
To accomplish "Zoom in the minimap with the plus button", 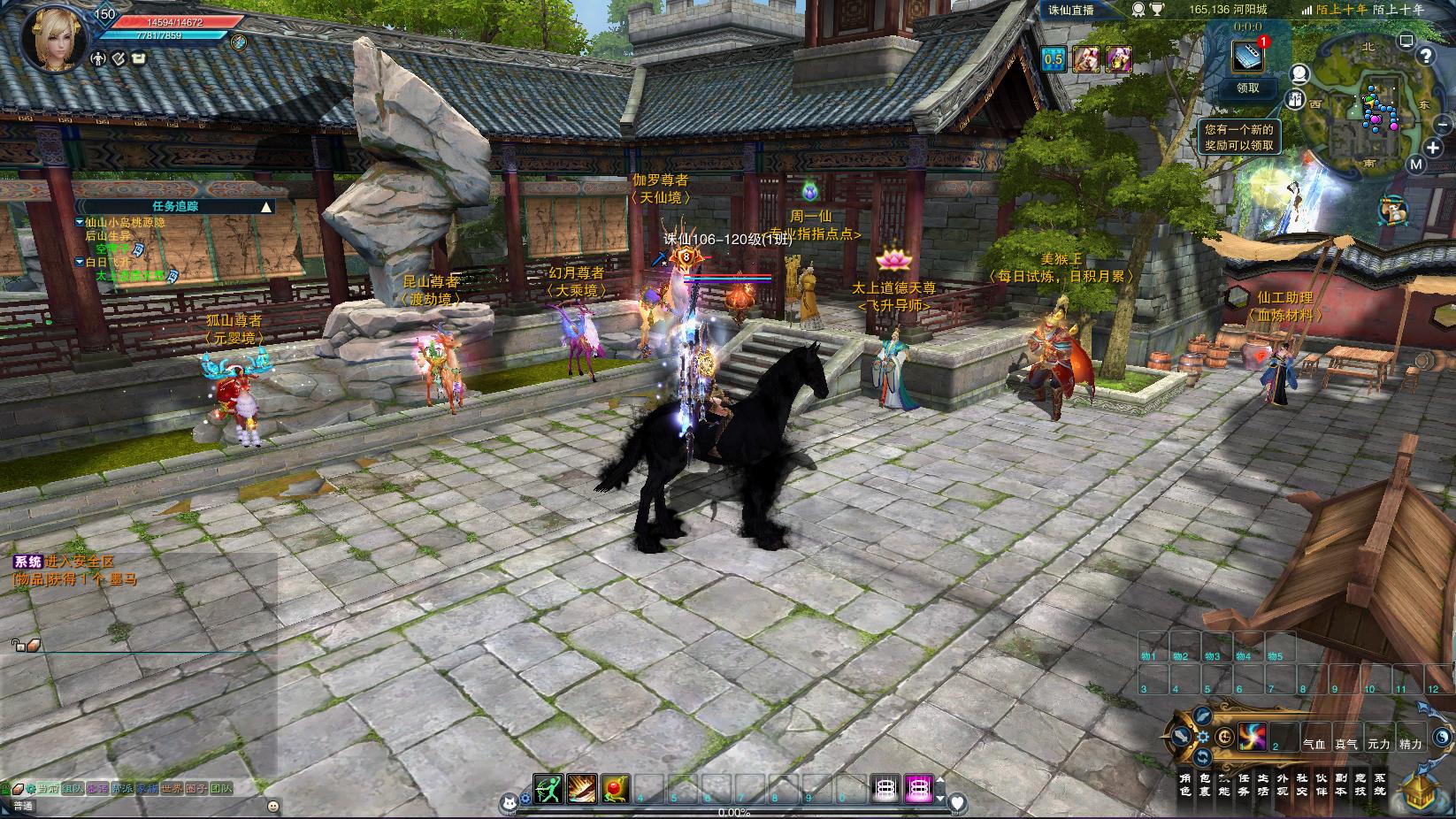I will tap(1434, 148).
